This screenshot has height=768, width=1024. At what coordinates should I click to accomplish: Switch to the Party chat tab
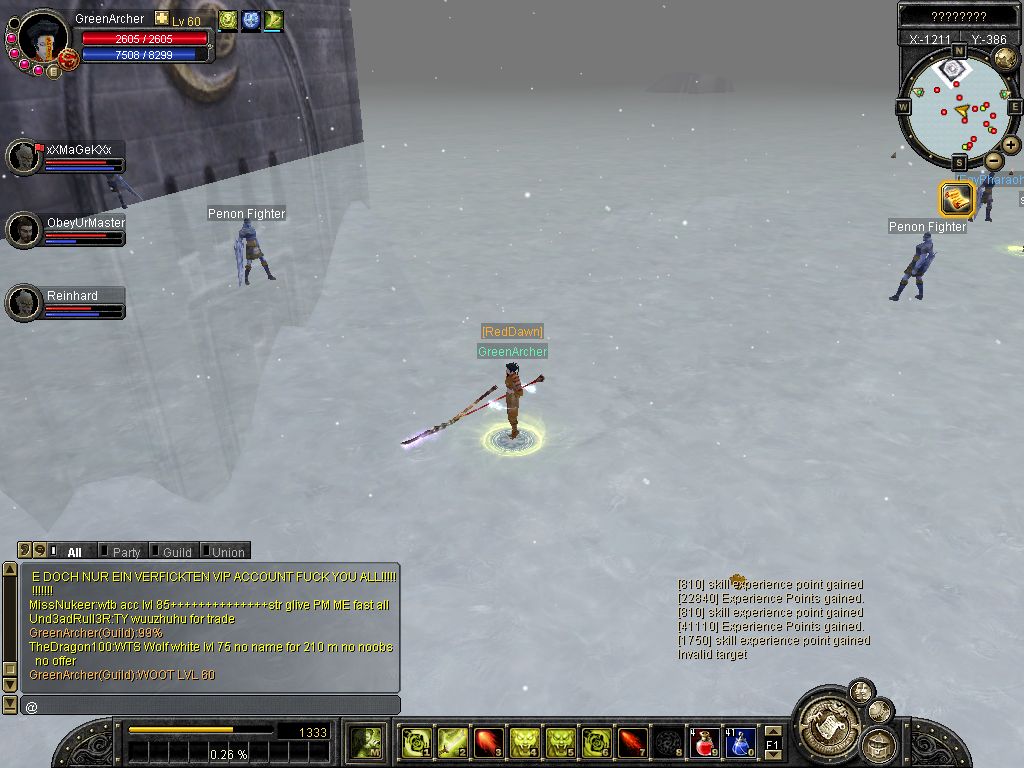[x=125, y=551]
